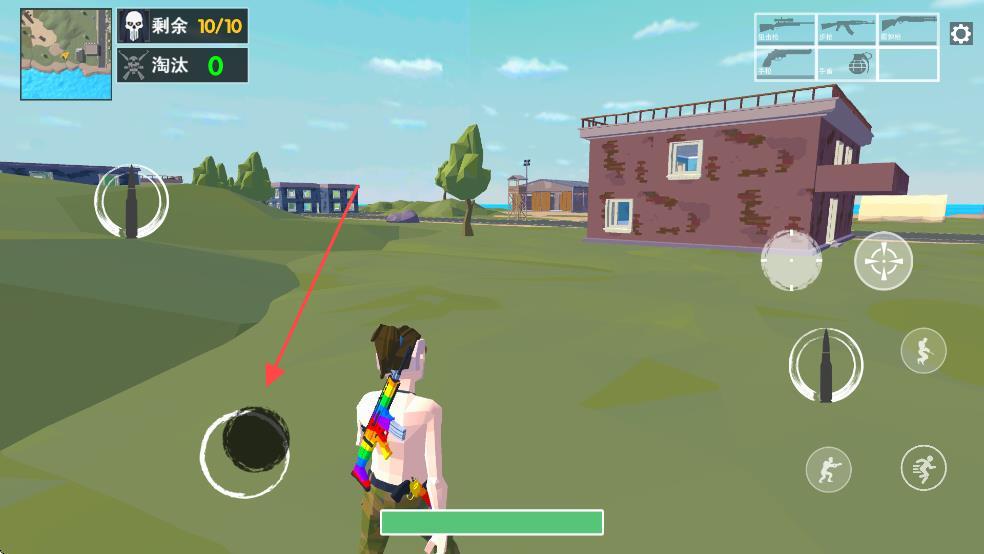Open the island minimap
This screenshot has height=554, width=984.
(66, 54)
